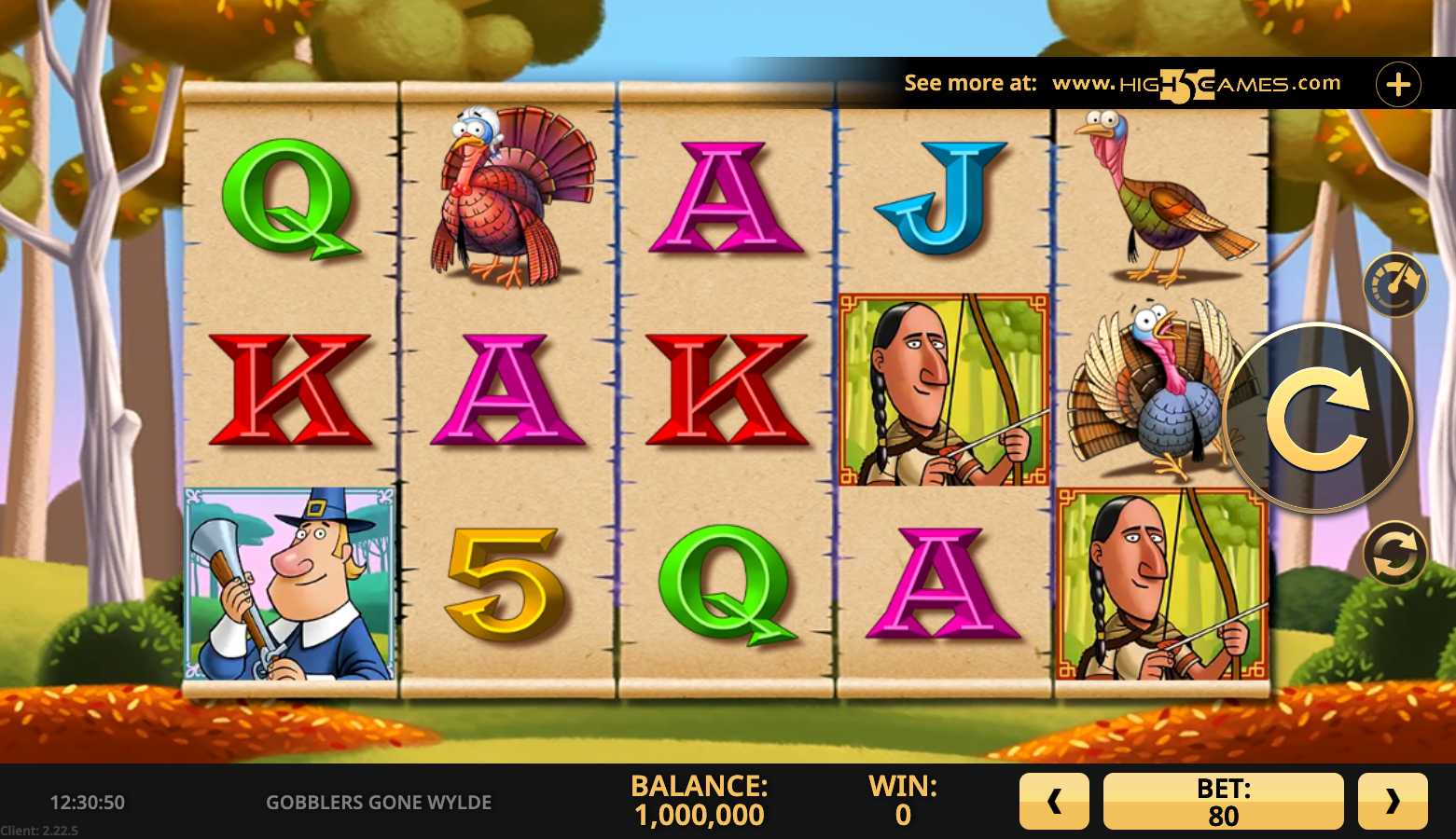Visit the High 5 Games website link
The width and height of the screenshot is (1456, 839).
1196,84
